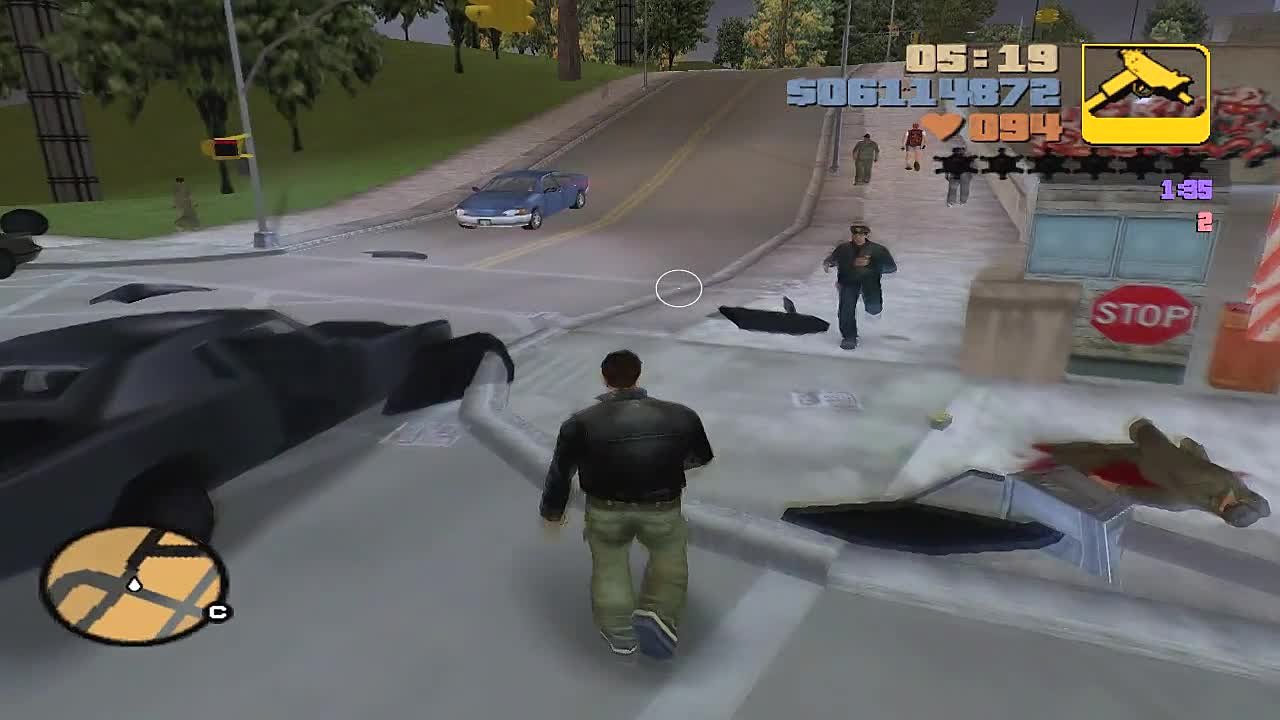The height and width of the screenshot is (720, 1280).
Task: Click the blue sedan at the intersection
Action: (520, 197)
